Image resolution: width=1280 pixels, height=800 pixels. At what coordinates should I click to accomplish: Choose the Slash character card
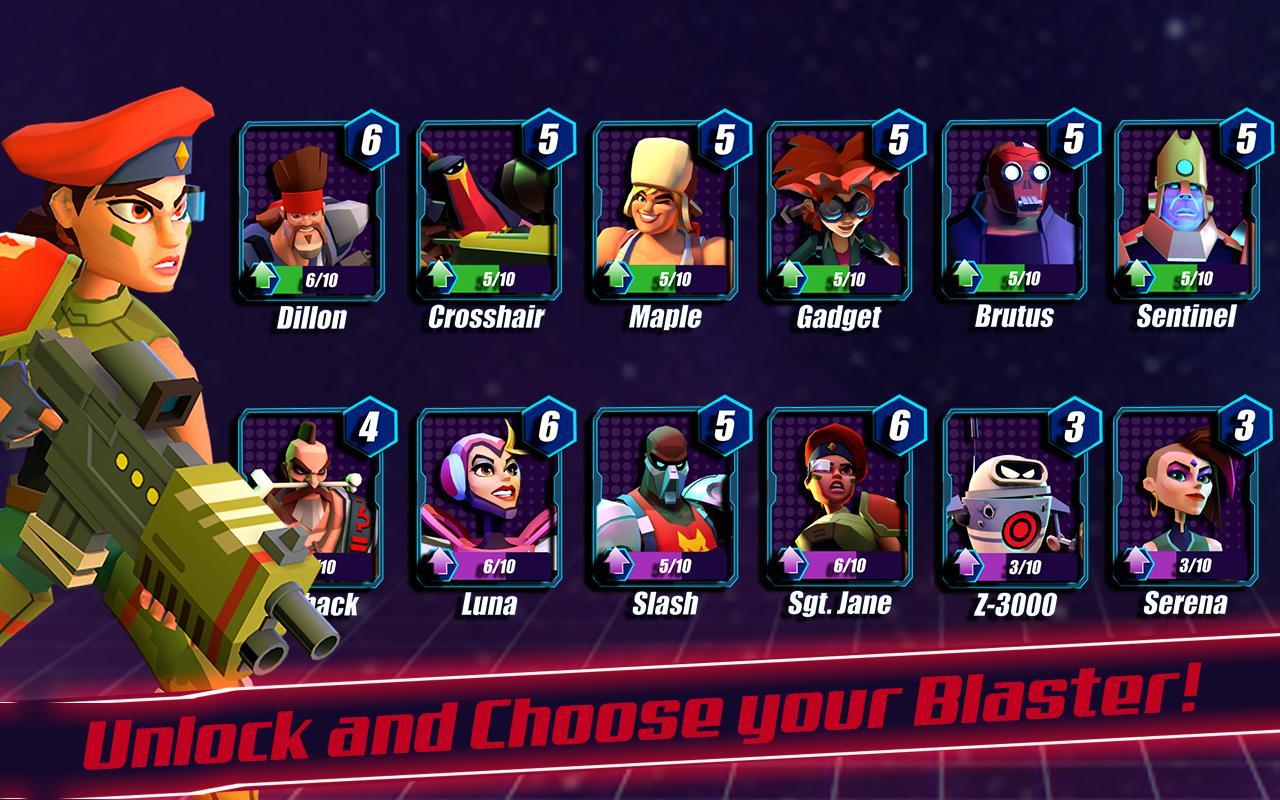pyautogui.click(x=665, y=500)
